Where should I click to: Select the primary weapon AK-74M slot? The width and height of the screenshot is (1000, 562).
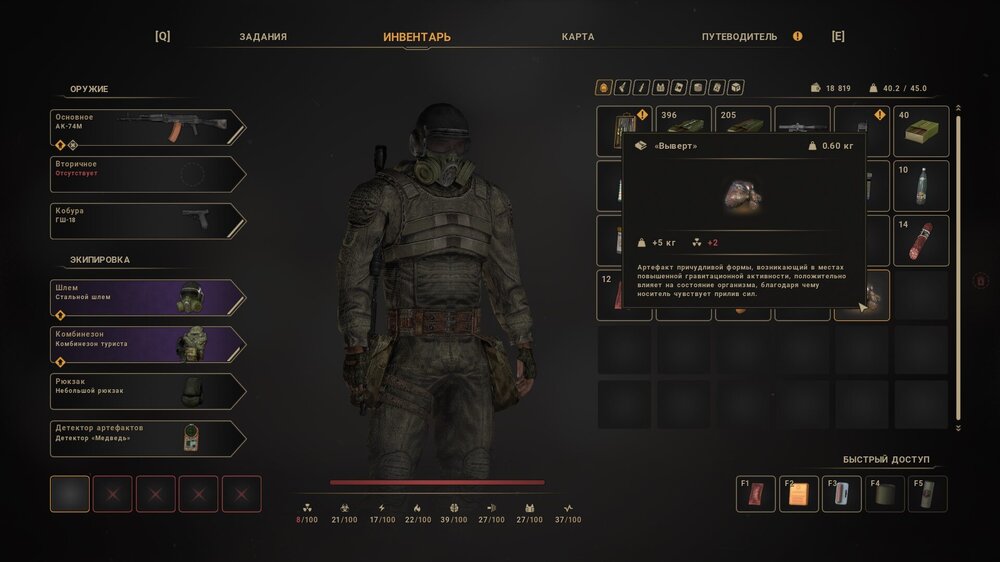pos(147,127)
